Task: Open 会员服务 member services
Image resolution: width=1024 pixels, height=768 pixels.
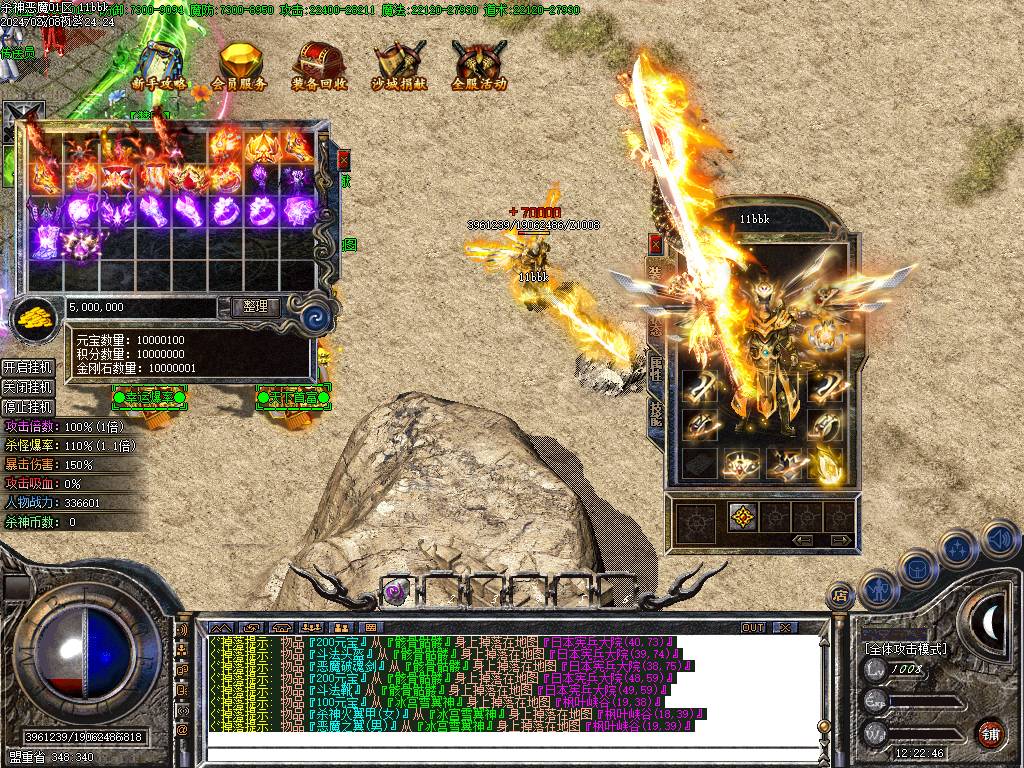Action: [x=240, y=68]
